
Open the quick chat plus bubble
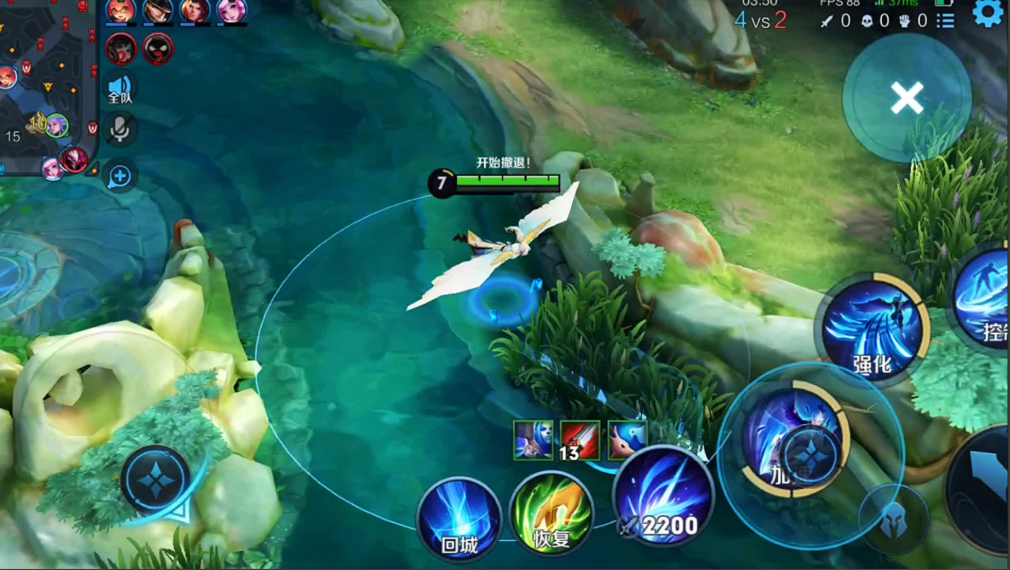[120, 177]
